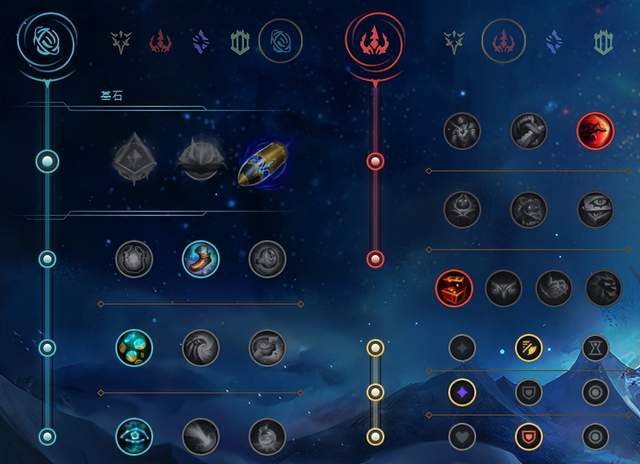Pick the heart-shaped health stat shard
This screenshot has height=464, width=640.
coord(461,436)
